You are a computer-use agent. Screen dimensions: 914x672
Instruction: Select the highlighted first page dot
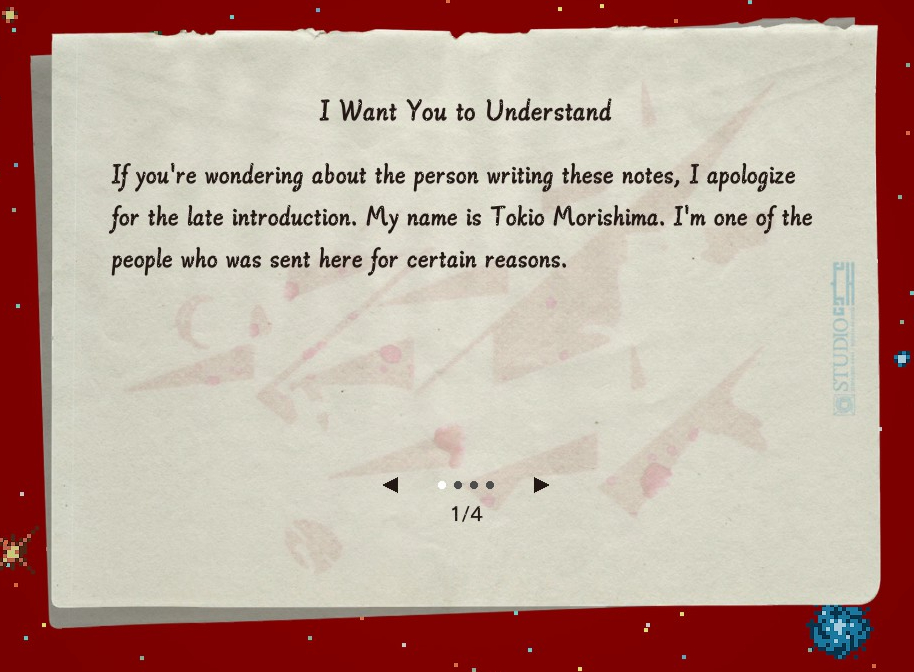click(442, 485)
